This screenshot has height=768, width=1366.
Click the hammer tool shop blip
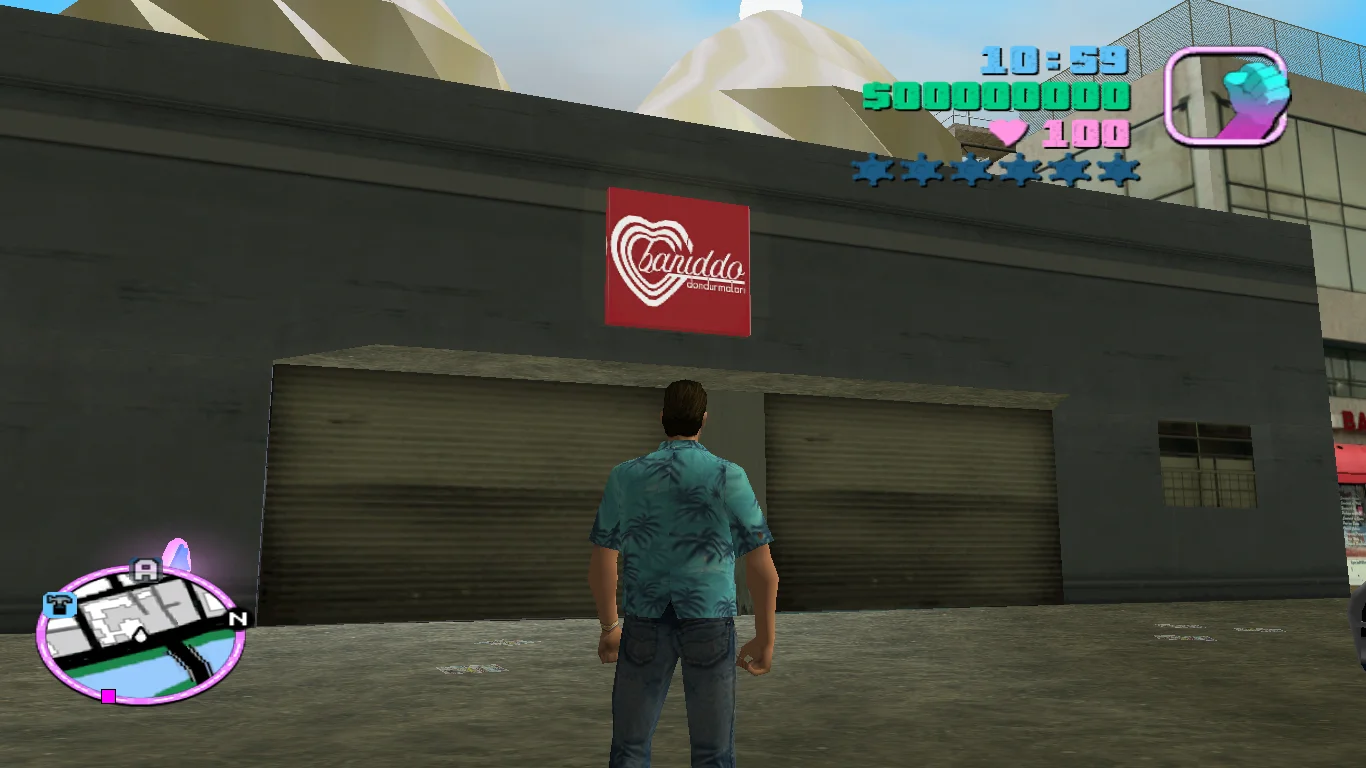coord(60,604)
